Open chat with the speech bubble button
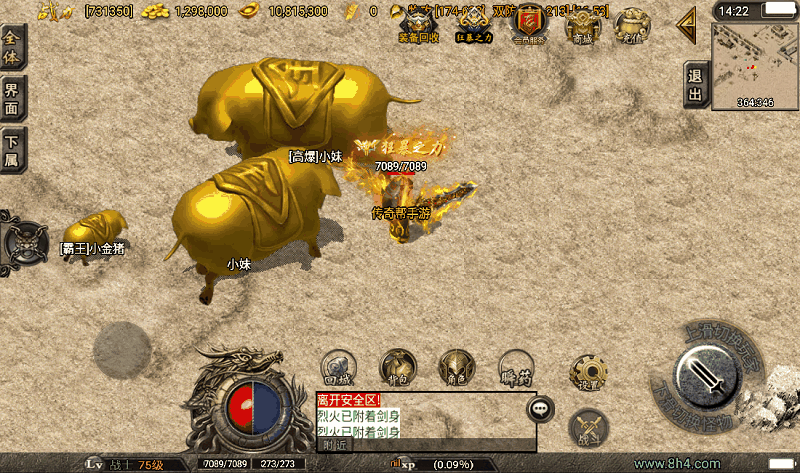 [541, 408]
